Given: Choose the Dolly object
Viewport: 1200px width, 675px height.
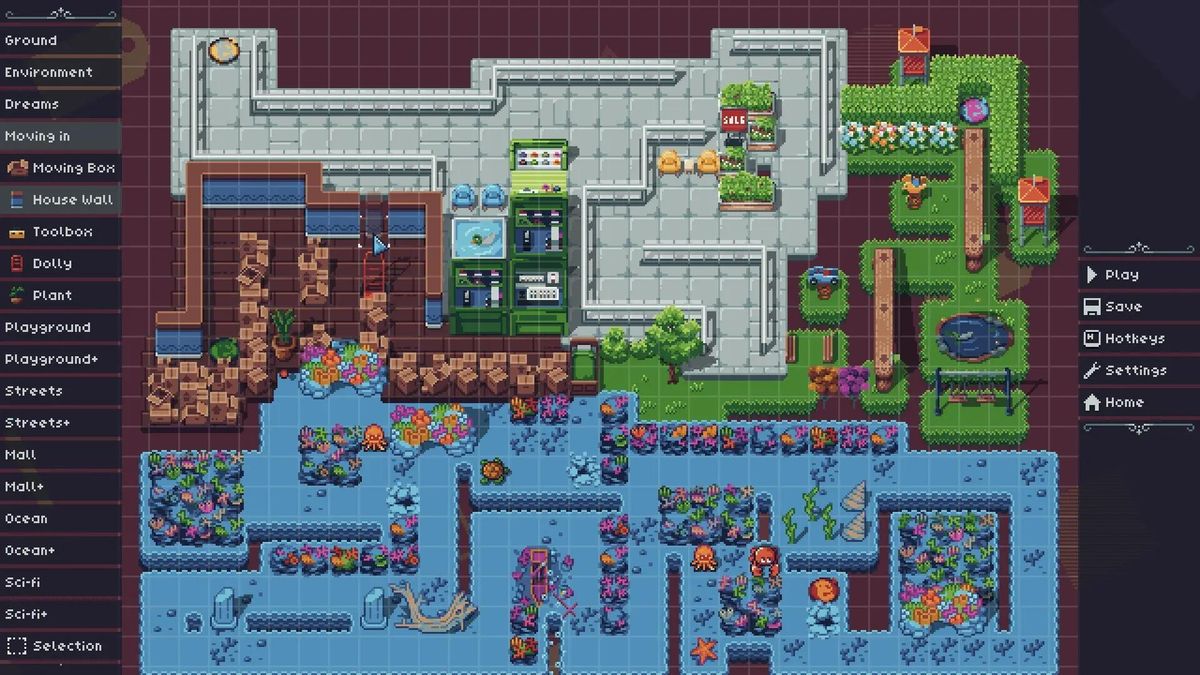Looking at the screenshot, I should tap(52, 264).
